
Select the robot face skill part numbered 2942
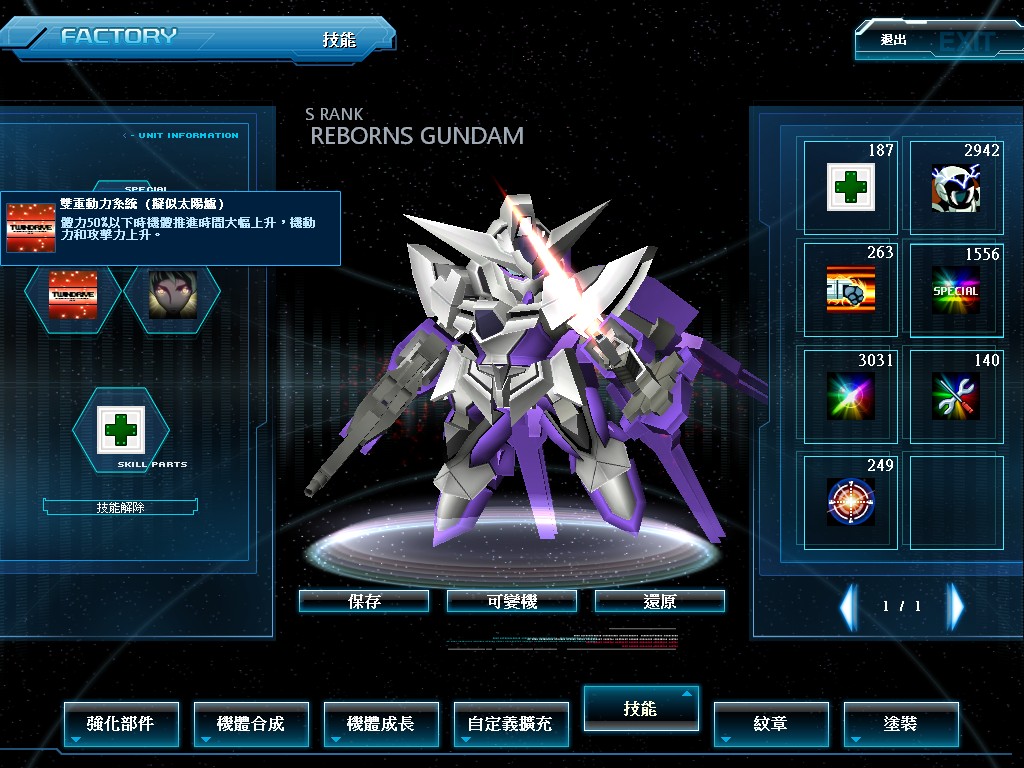click(x=955, y=187)
